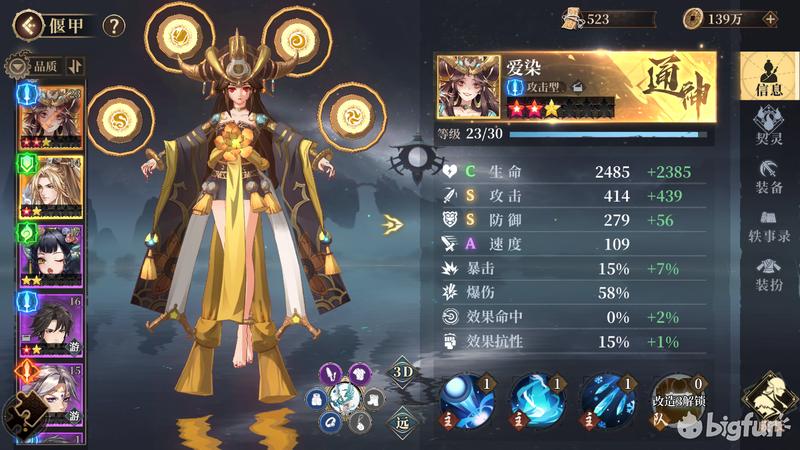Click 爱染's character portrait
800x450 pixels.
(468, 87)
